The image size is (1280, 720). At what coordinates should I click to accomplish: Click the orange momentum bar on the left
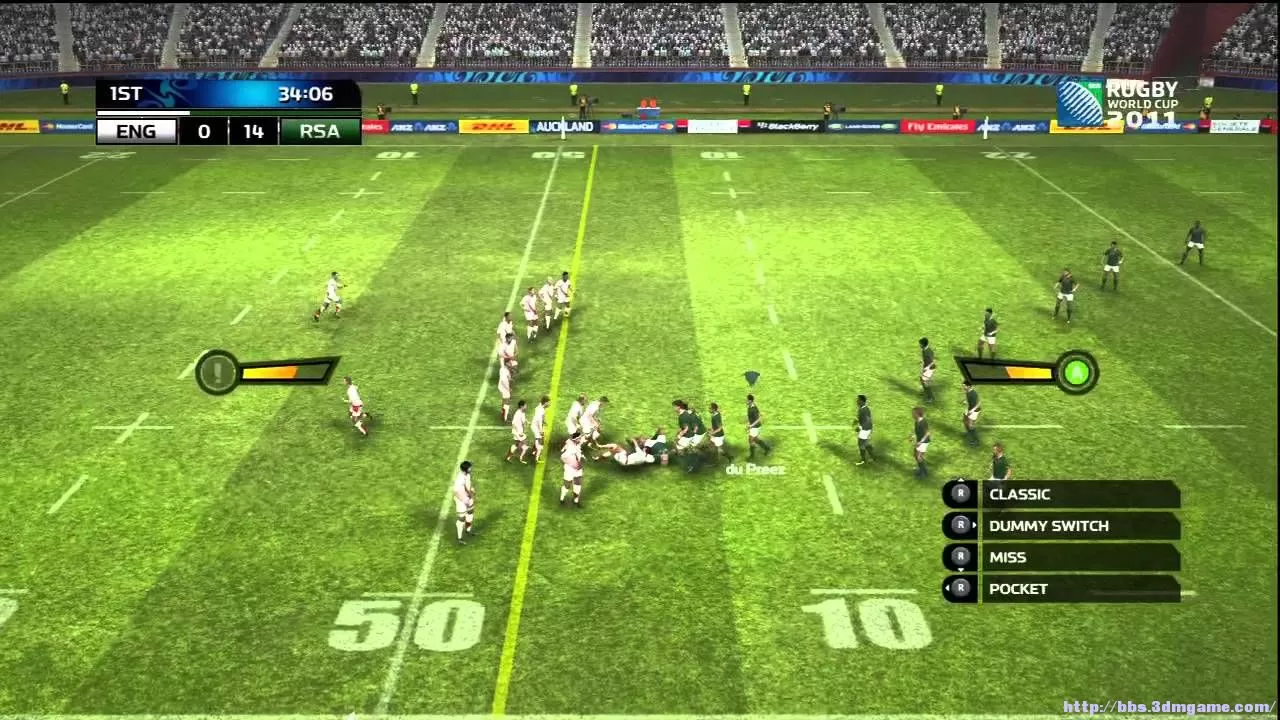point(272,372)
